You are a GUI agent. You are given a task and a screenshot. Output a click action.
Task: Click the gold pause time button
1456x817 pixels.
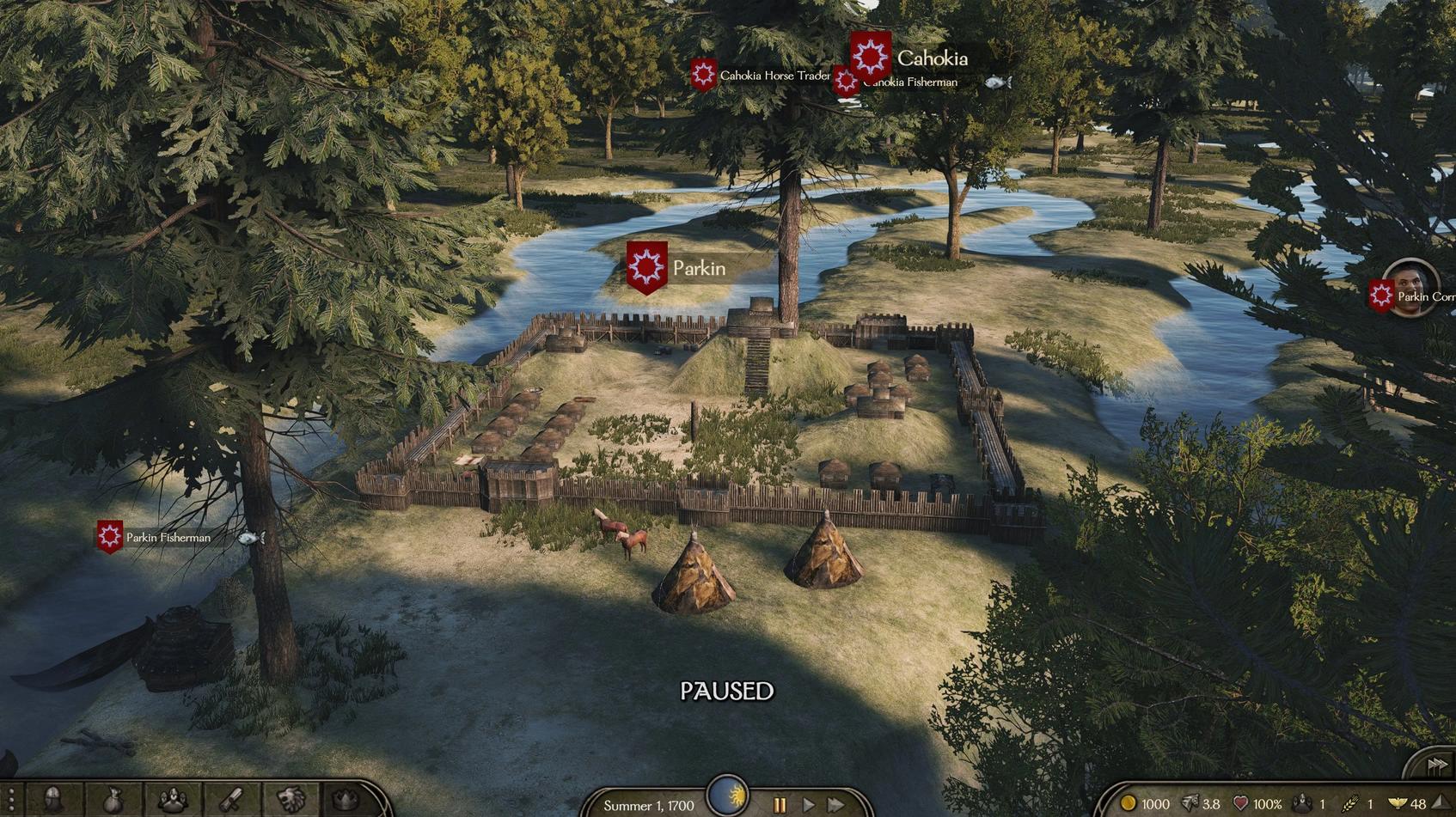pyautogui.click(x=780, y=805)
